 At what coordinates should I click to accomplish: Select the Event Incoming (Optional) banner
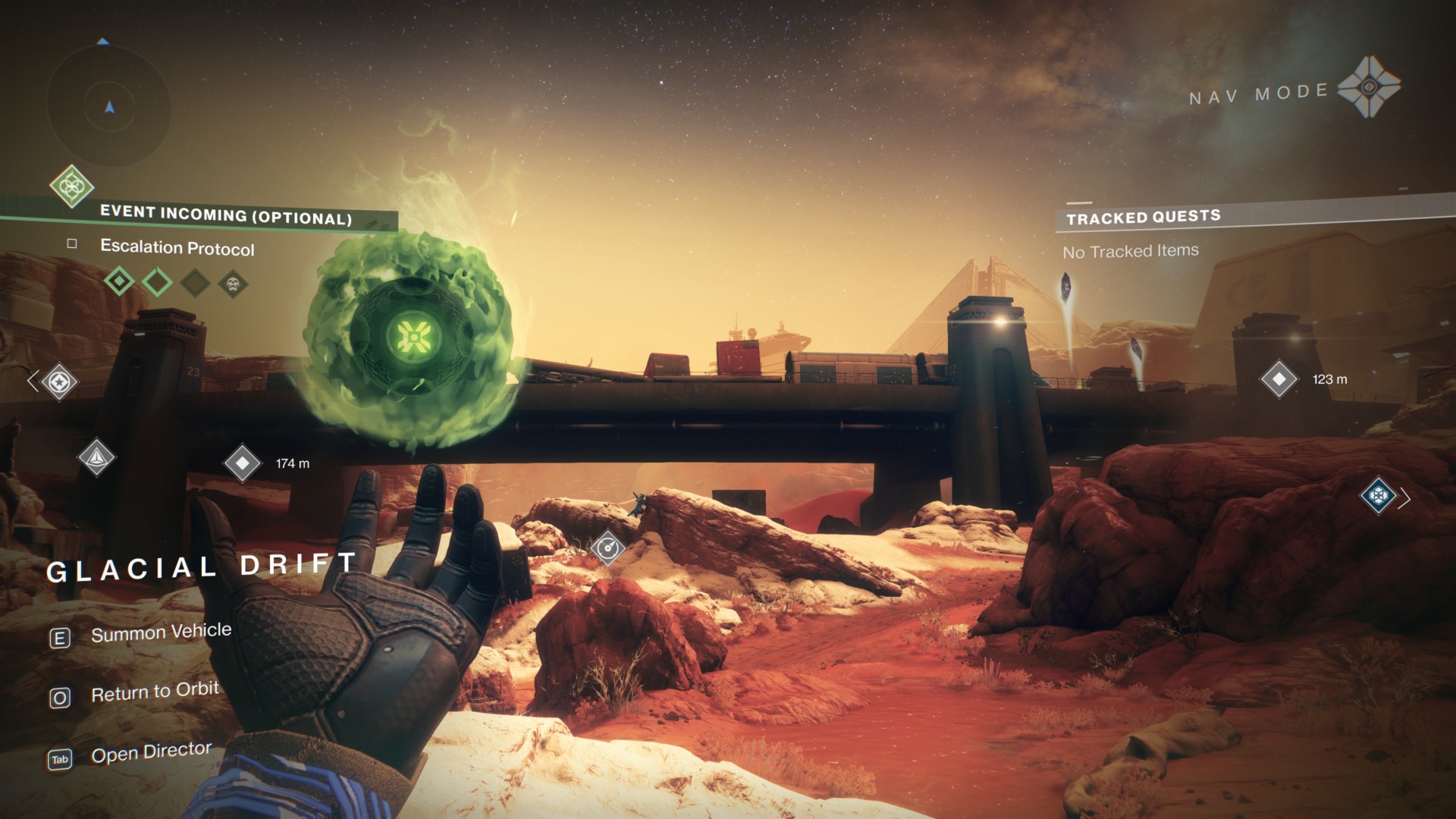pos(226,215)
